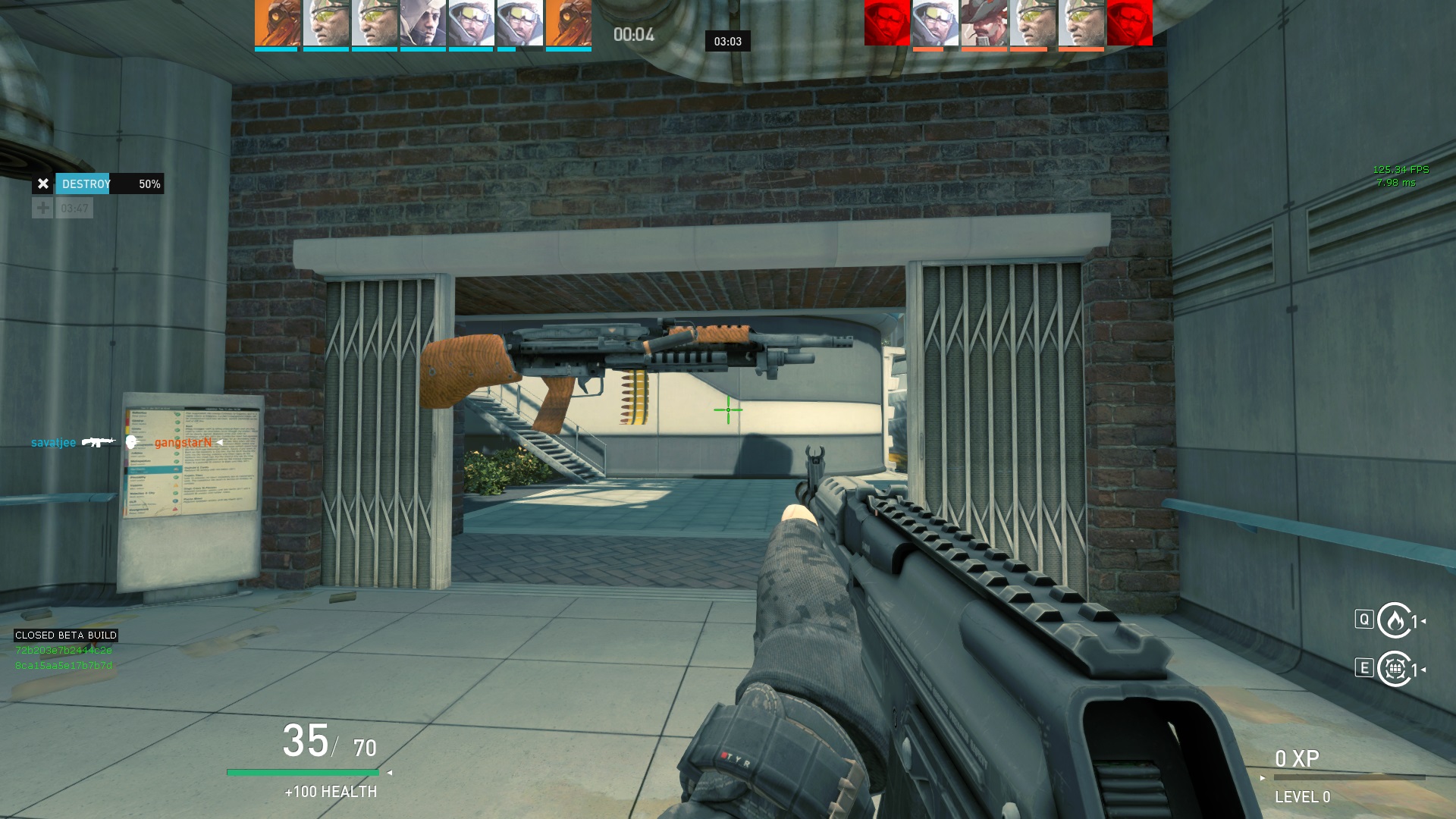
Task: Select the cowboy hat mercenary portrait
Action: 984,24
